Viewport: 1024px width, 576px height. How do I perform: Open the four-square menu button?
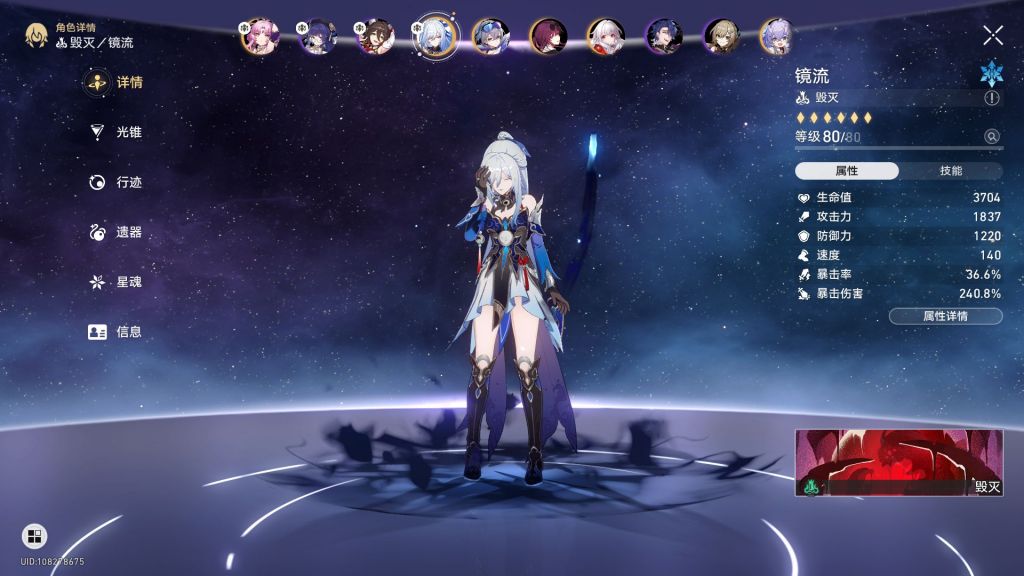click(x=34, y=536)
